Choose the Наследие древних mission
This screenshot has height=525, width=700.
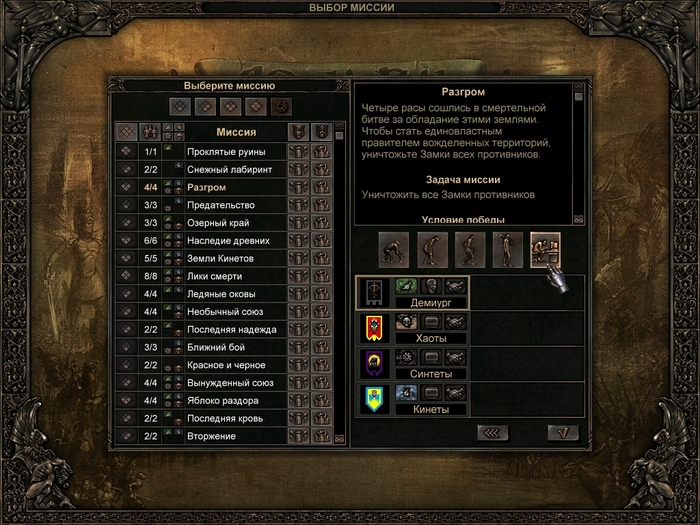[228, 241]
